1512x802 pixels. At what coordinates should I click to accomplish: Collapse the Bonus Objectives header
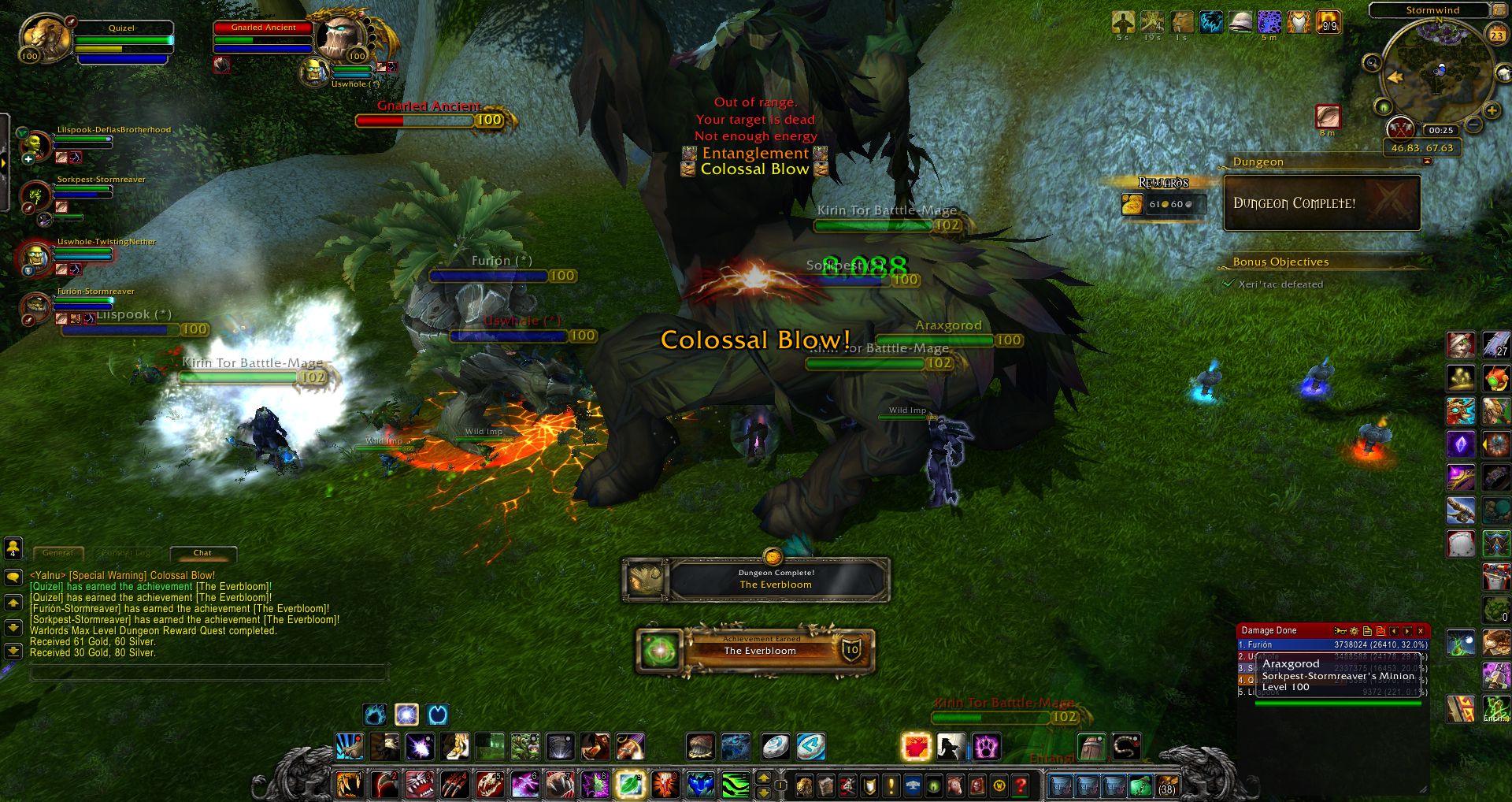point(1281,262)
